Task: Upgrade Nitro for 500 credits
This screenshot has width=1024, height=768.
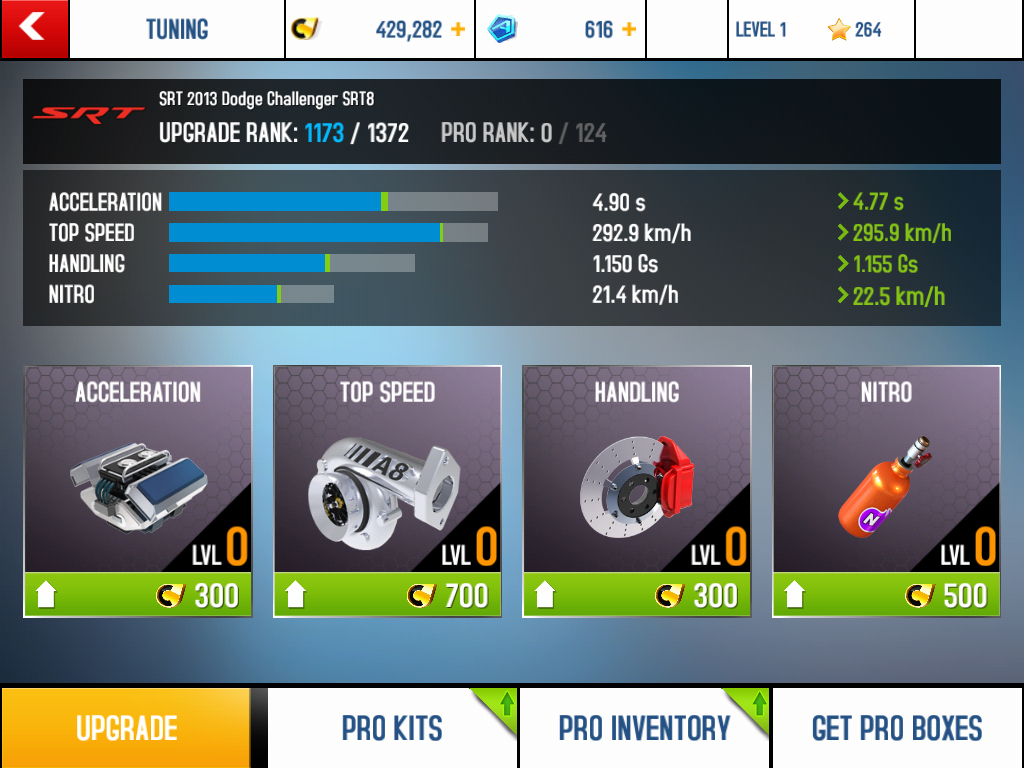Action: [x=886, y=595]
